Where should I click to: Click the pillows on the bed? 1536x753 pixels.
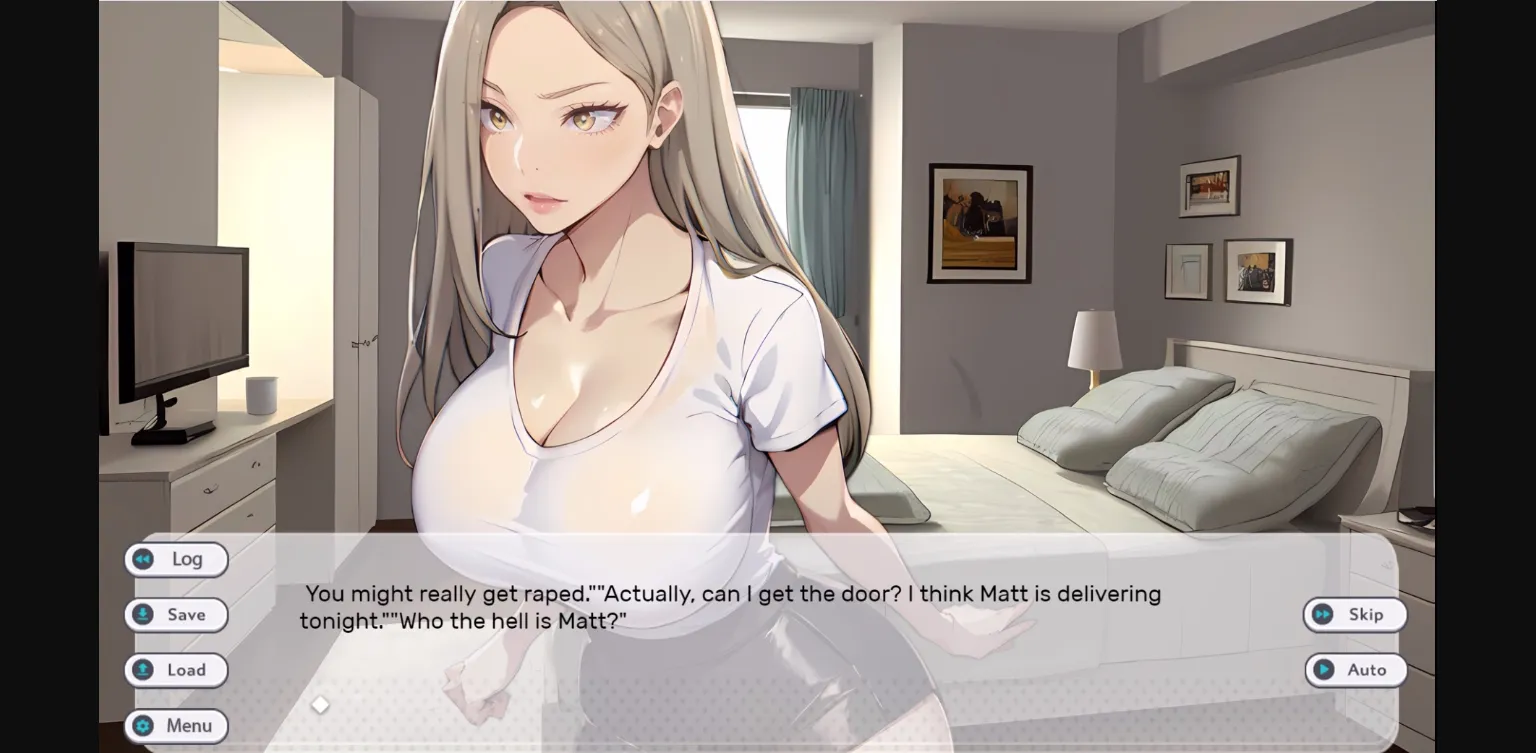(1150, 430)
